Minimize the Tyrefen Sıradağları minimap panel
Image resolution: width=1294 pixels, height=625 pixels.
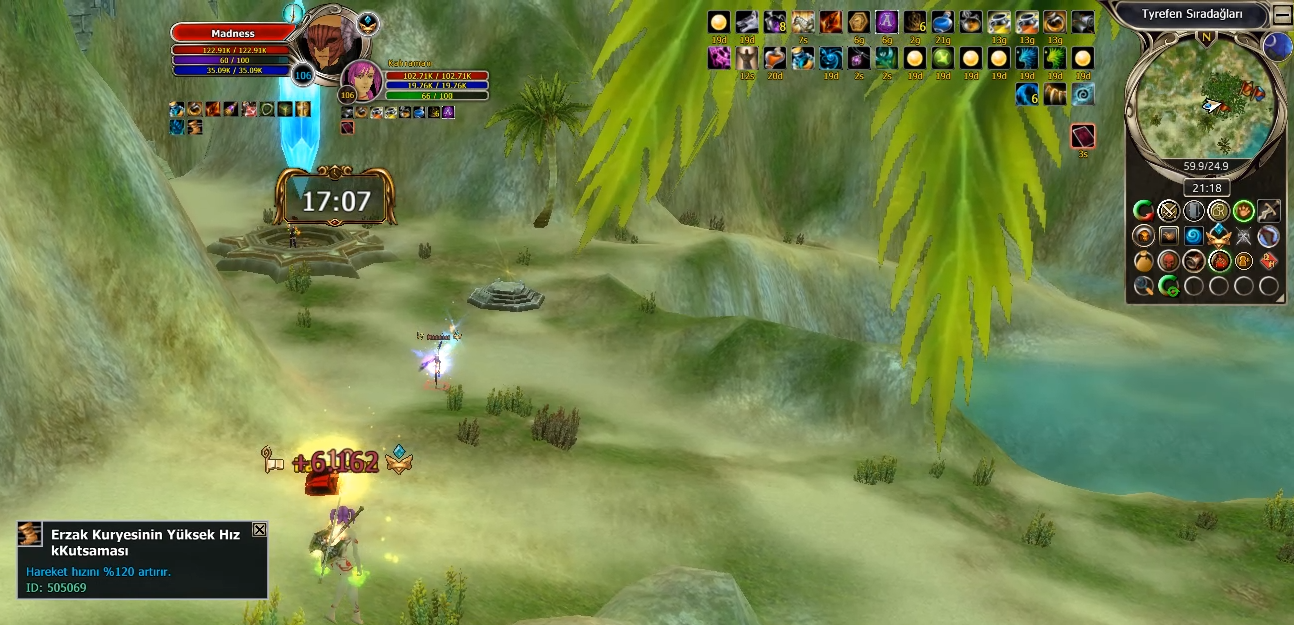click(x=1282, y=15)
